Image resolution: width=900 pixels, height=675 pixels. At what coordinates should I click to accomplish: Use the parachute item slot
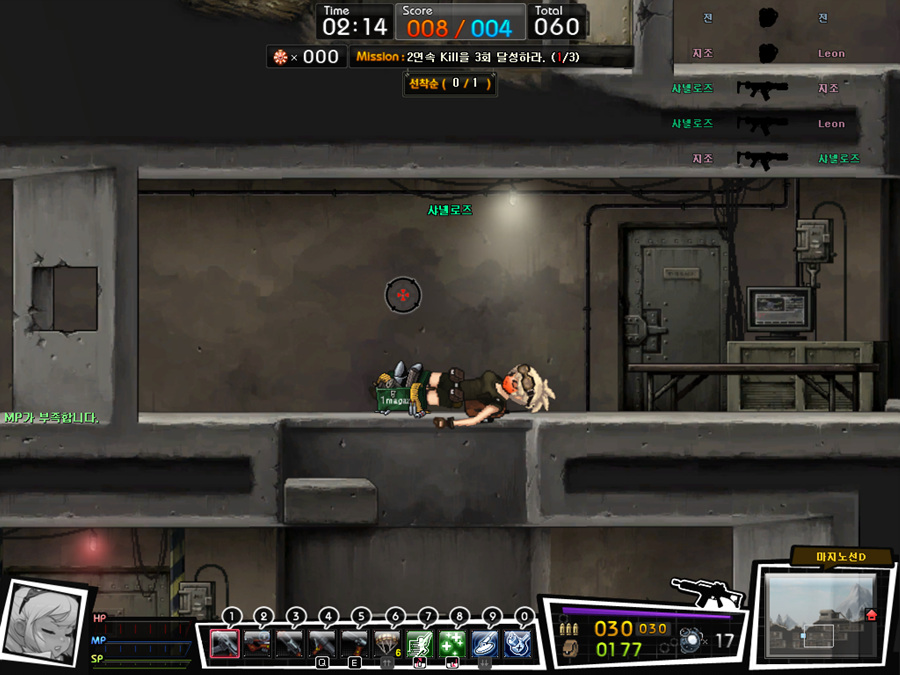[387, 643]
